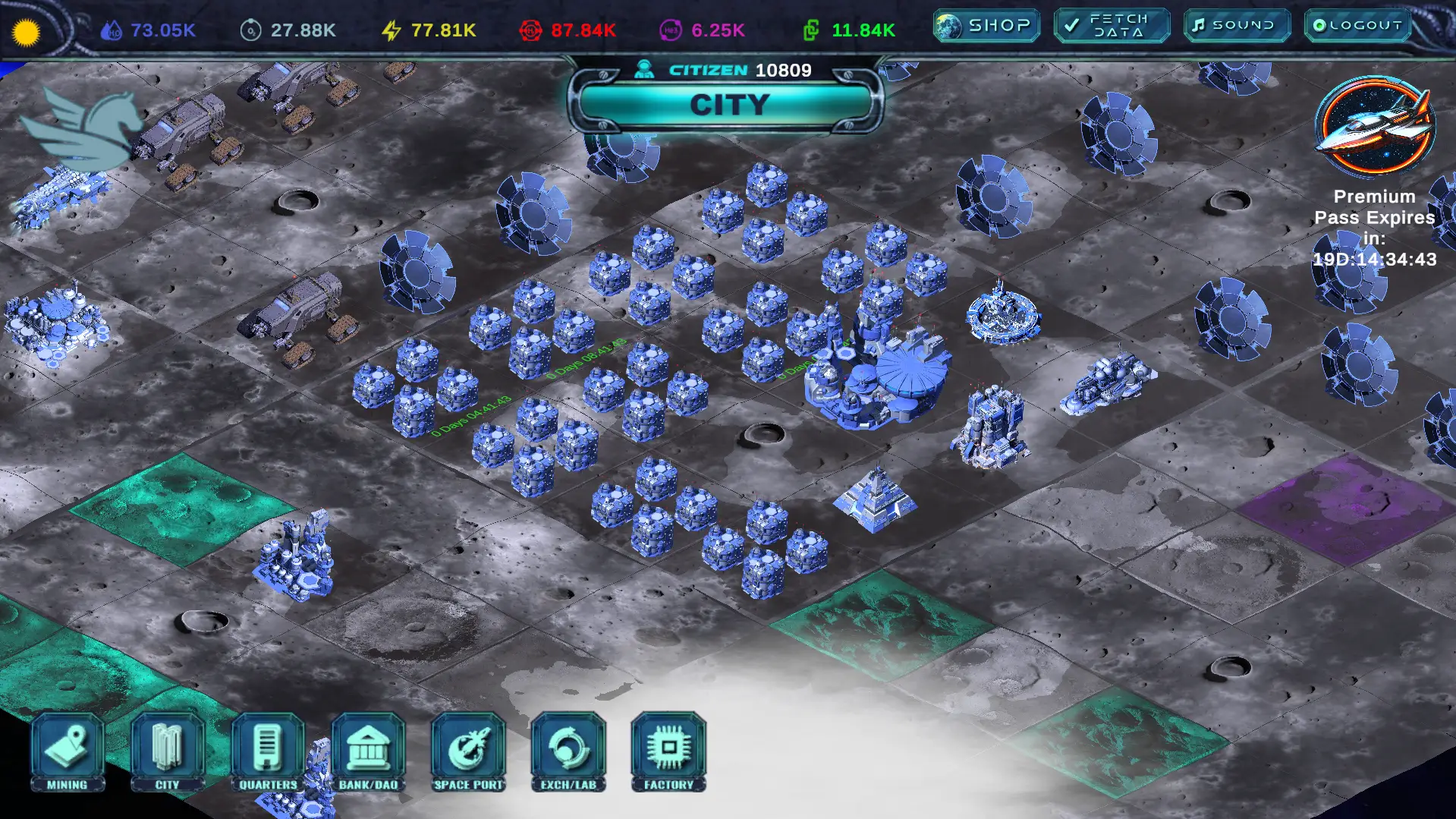1456x819 pixels.
Task: Click the CITY banner title
Action: [x=730, y=105]
